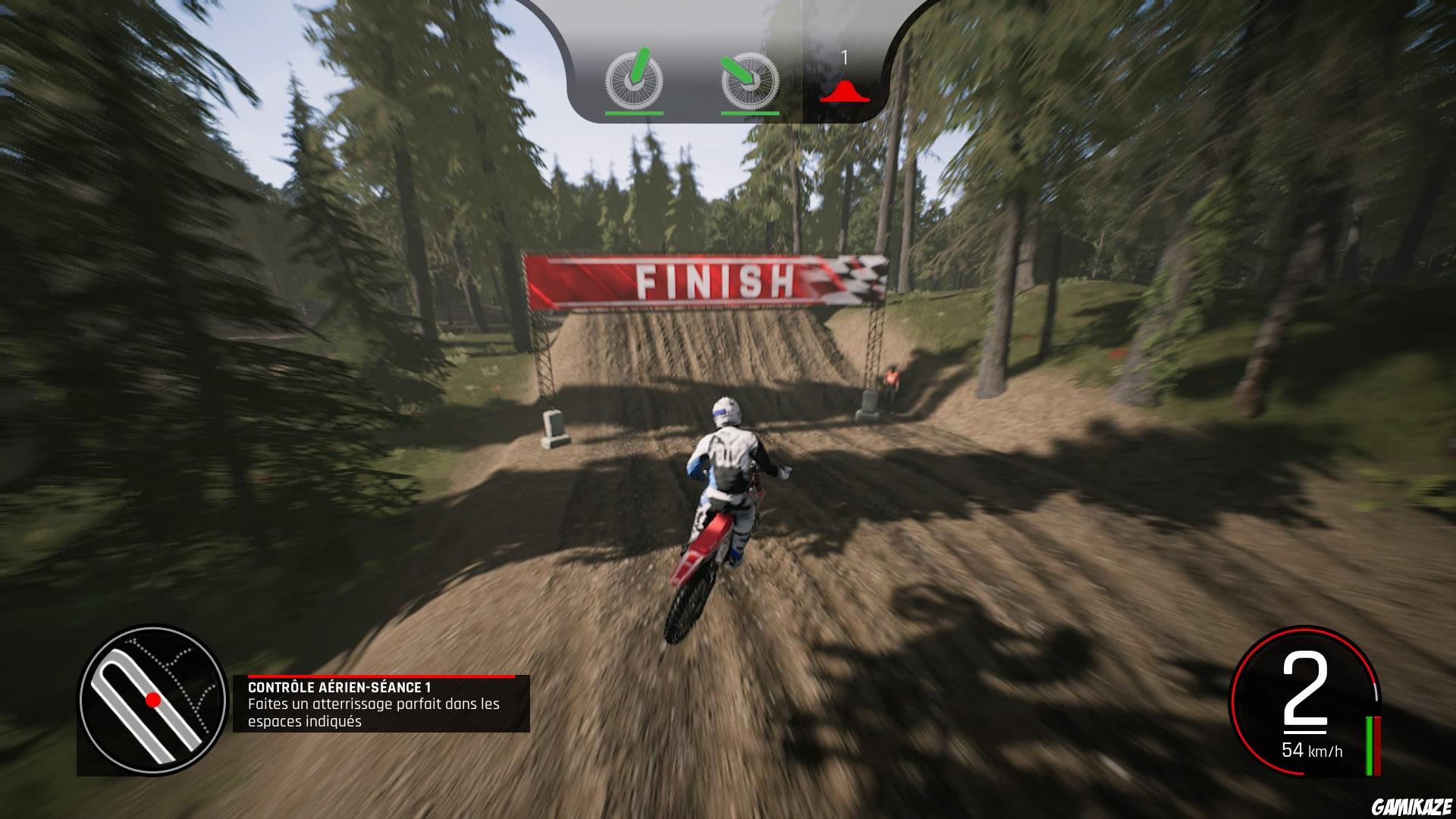Click the rear wheel traction gauge icon
Image resolution: width=1456 pixels, height=819 pixels.
coord(751,80)
